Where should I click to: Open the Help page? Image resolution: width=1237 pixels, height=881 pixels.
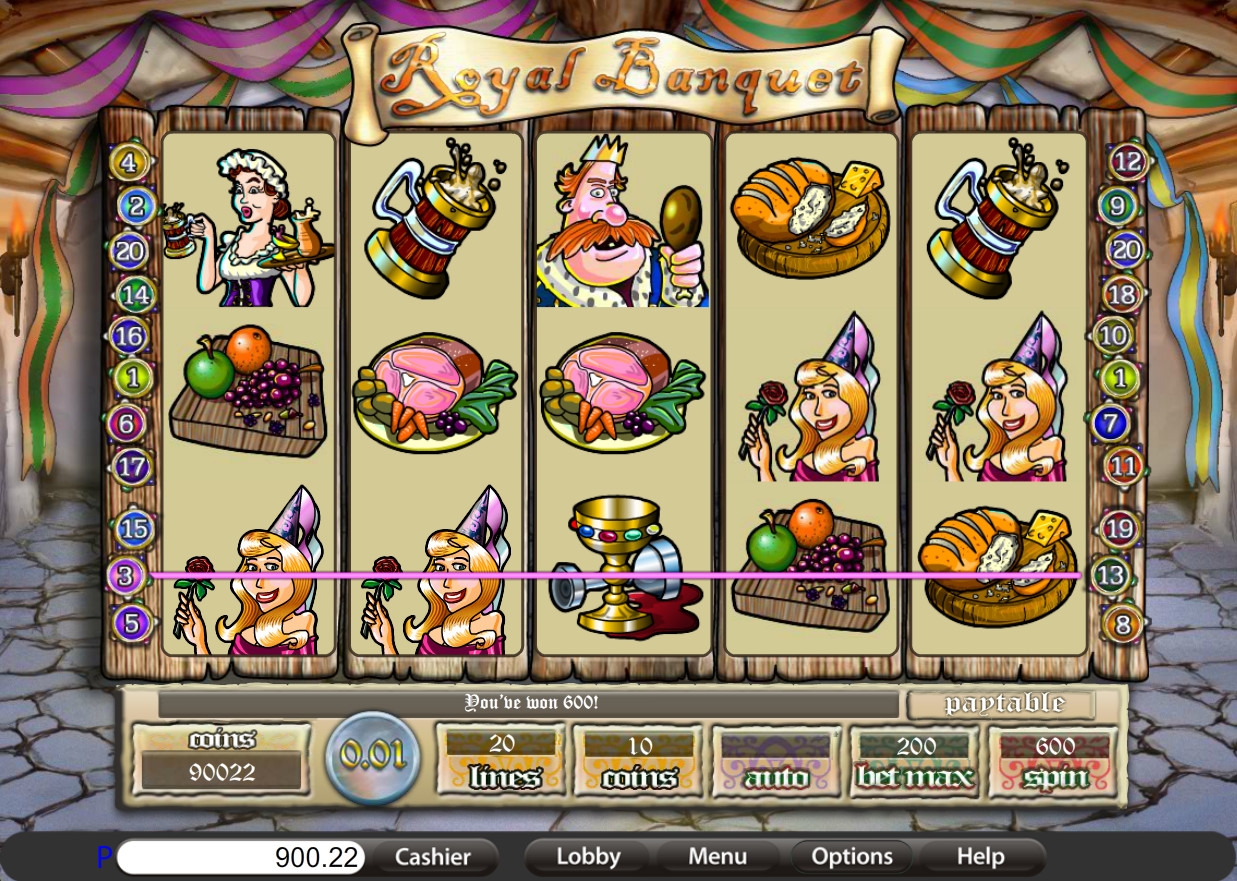(980, 857)
